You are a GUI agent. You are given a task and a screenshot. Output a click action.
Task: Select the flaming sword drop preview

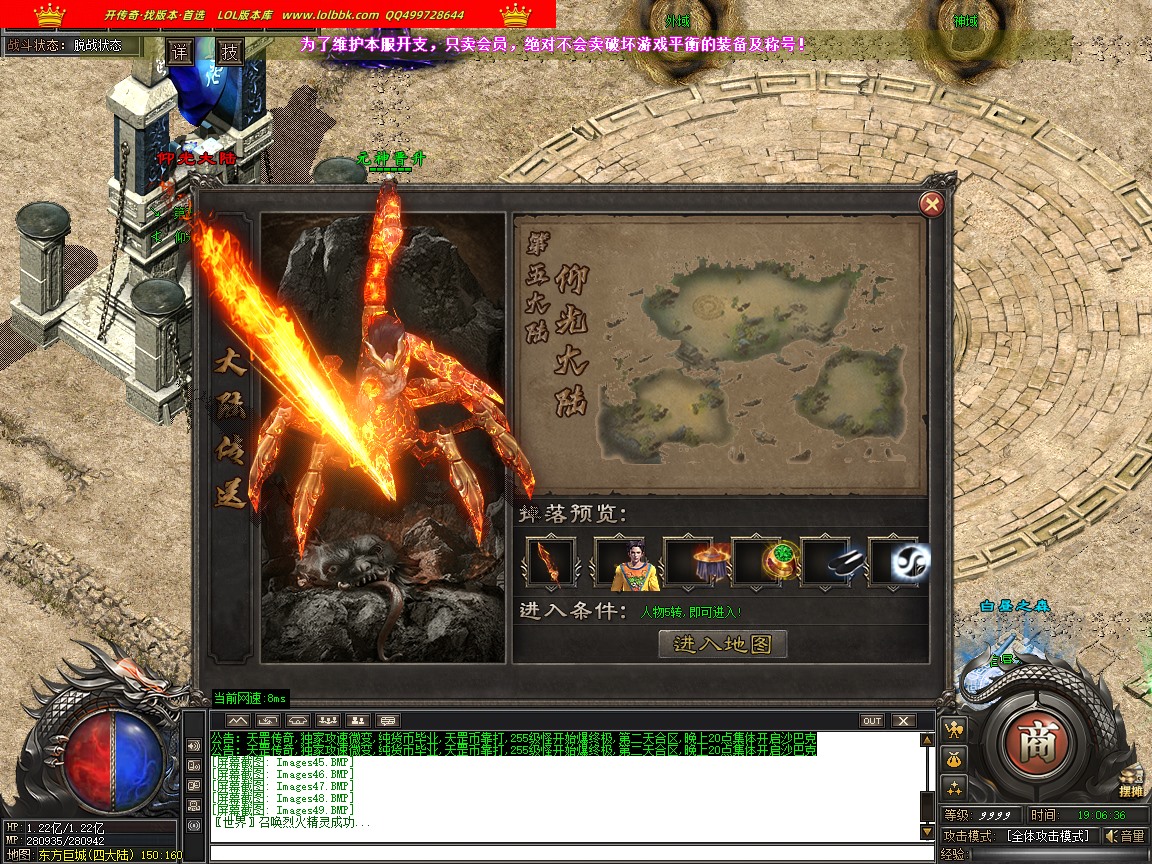[x=550, y=562]
